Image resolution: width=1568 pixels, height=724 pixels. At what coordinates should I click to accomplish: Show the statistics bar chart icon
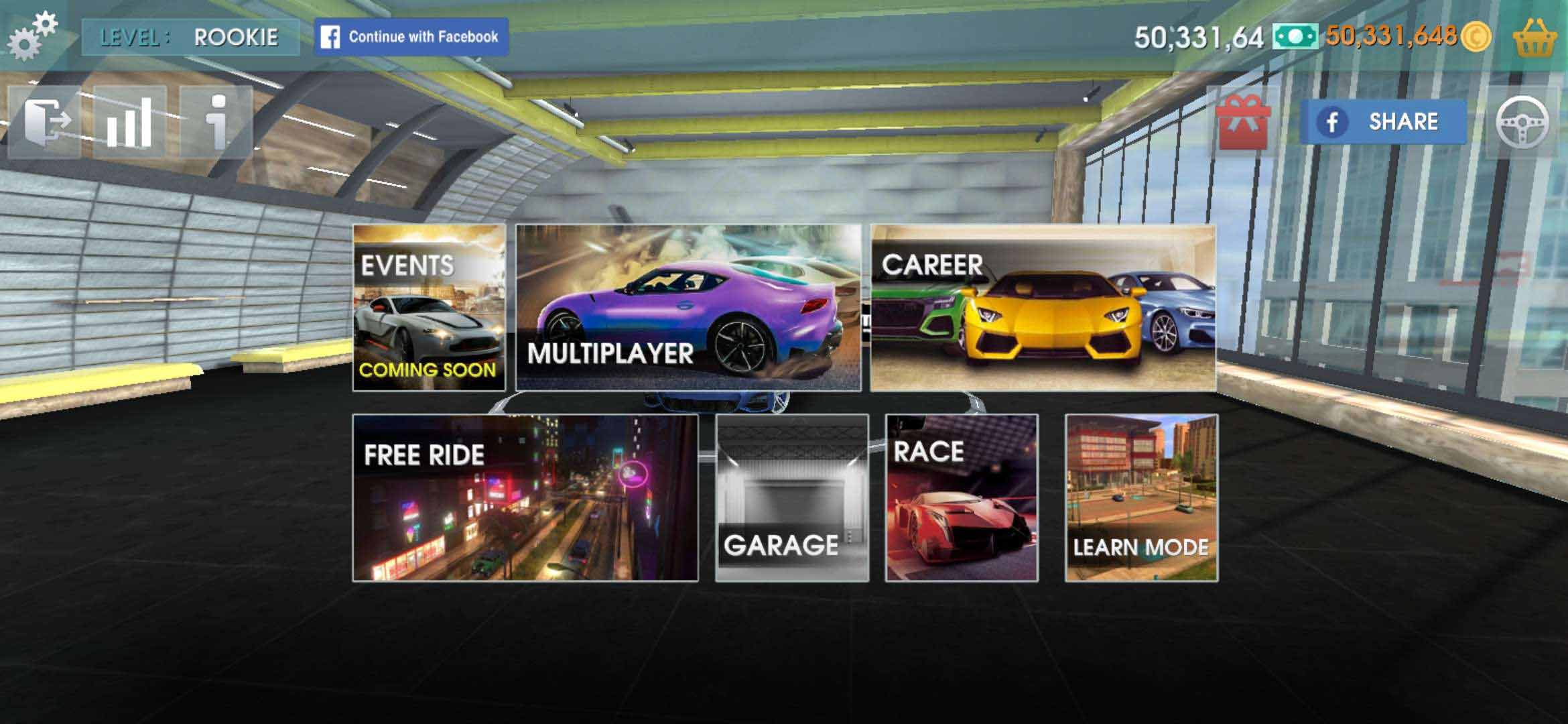click(129, 122)
